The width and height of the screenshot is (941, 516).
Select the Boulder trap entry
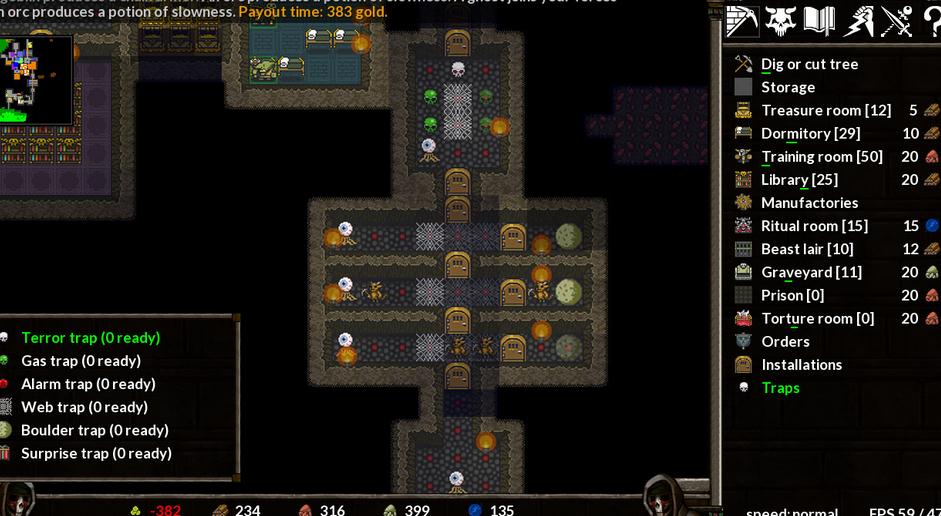(x=95, y=430)
